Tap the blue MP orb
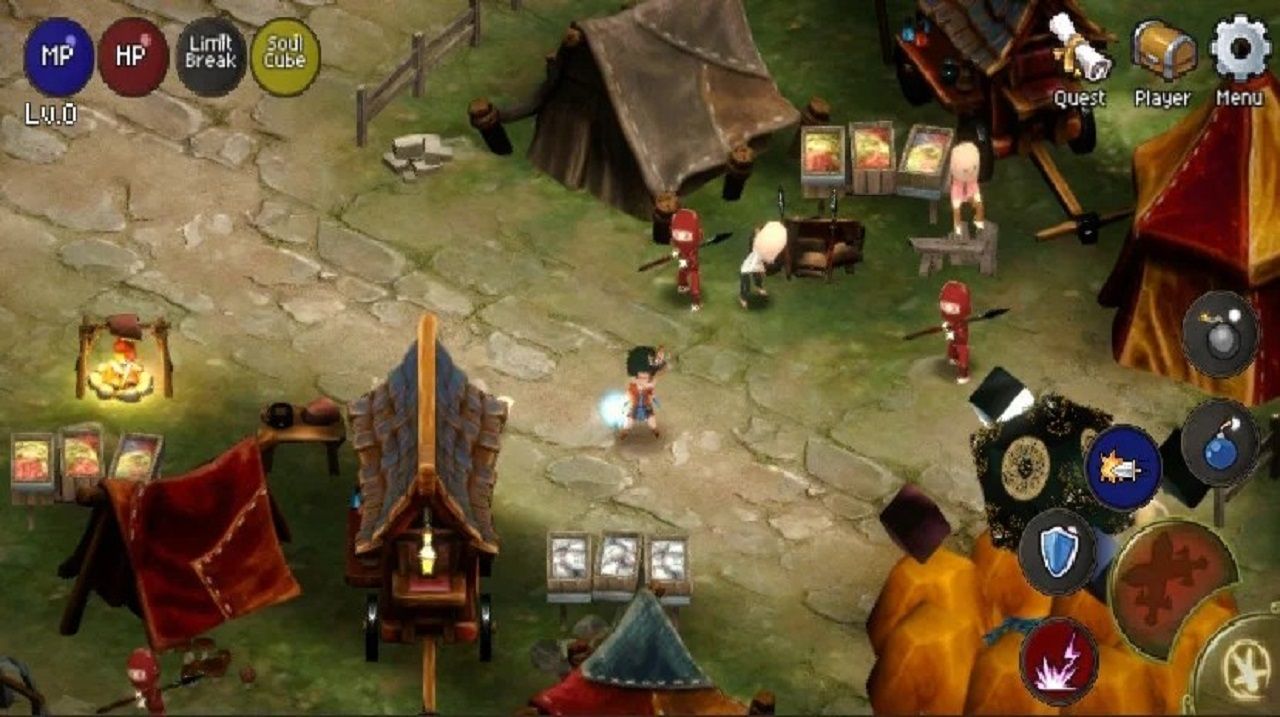This screenshot has width=1280, height=717. click(x=59, y=57)
